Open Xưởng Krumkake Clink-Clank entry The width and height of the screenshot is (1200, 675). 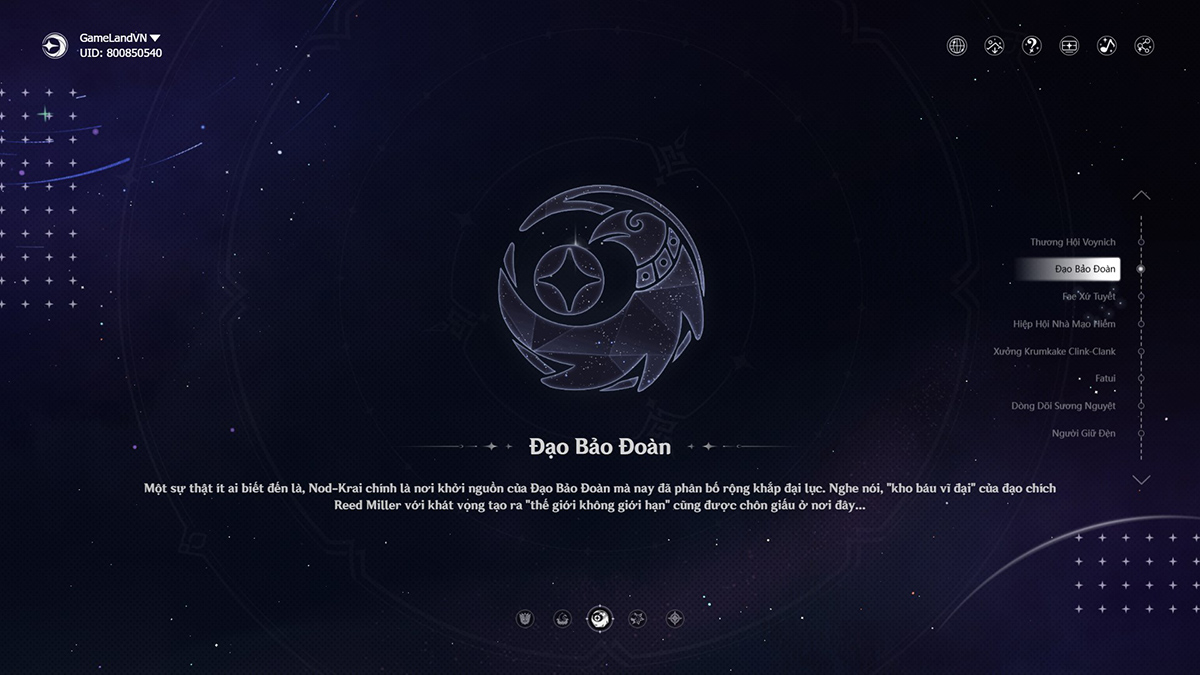(x=1054, y=352)
